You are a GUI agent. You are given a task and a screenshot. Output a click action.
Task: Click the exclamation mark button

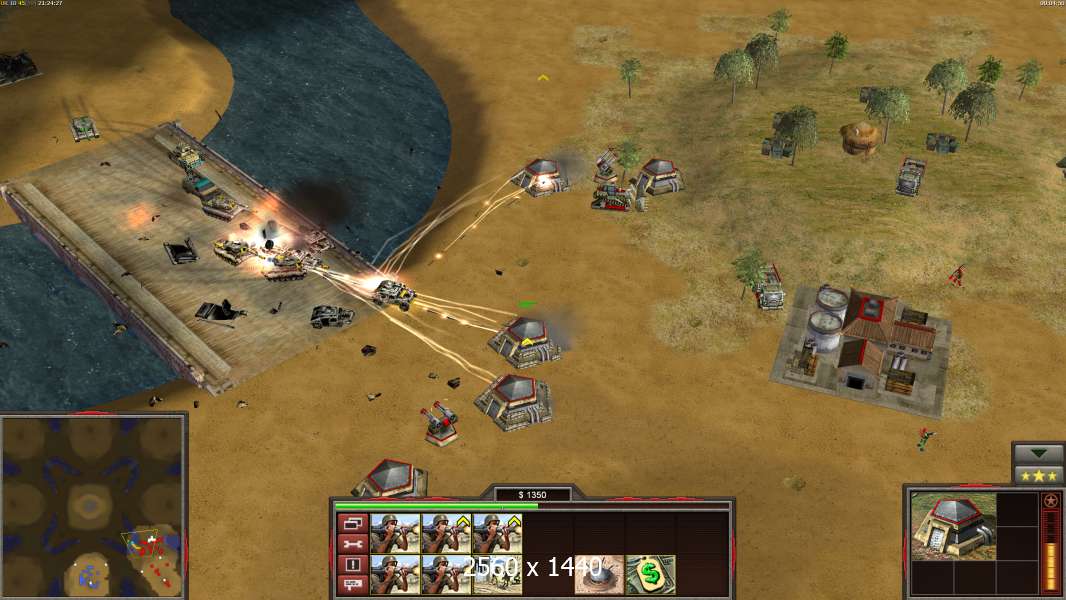click(x=351, y=564)
